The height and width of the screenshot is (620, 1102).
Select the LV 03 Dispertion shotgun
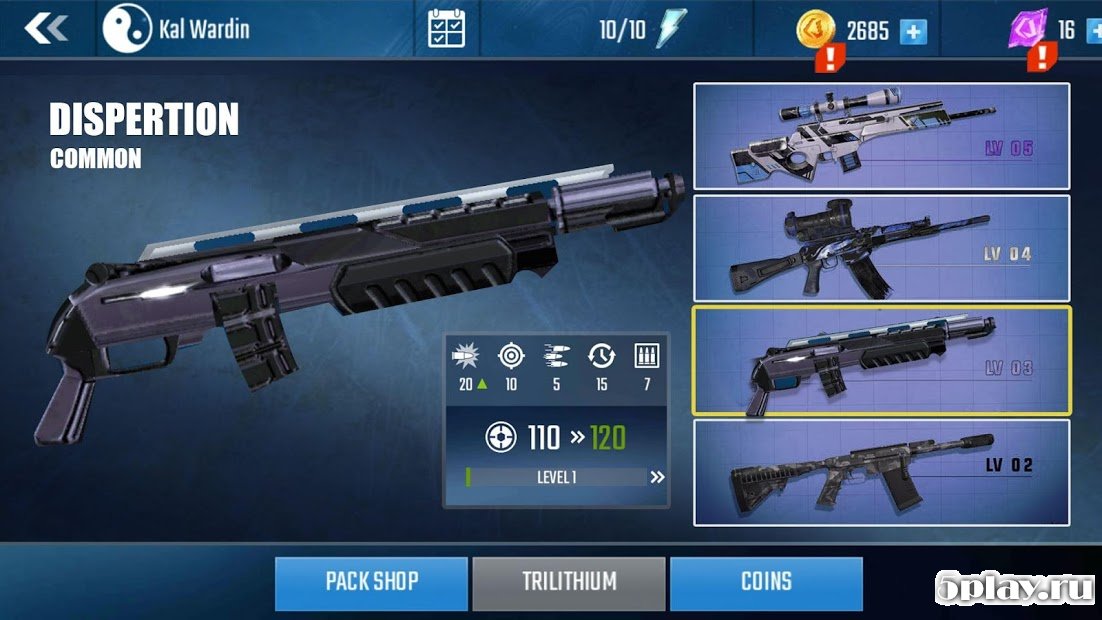881,360
